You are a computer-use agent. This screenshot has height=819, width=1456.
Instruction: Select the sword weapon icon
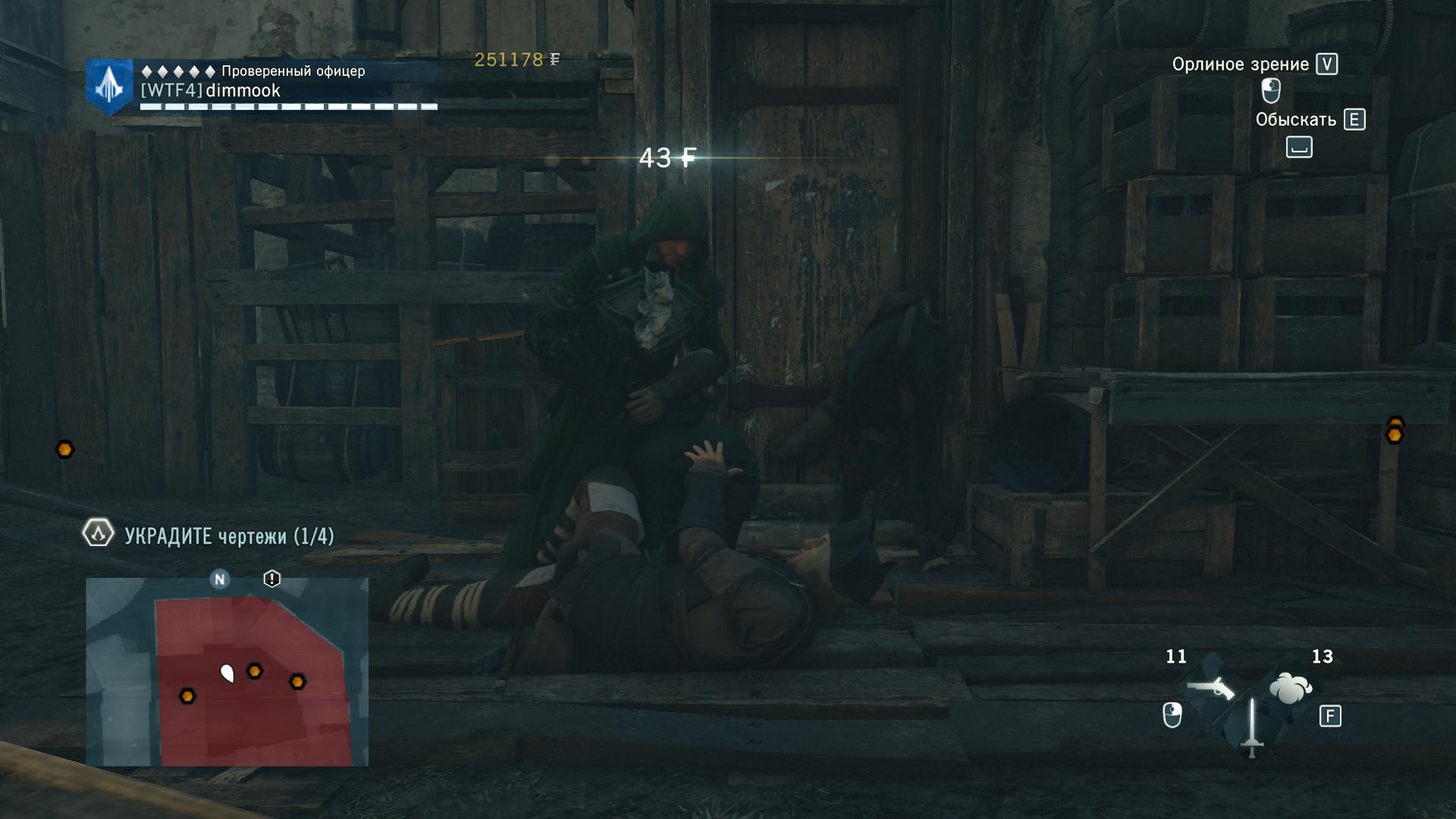(x=1251, y=728)
